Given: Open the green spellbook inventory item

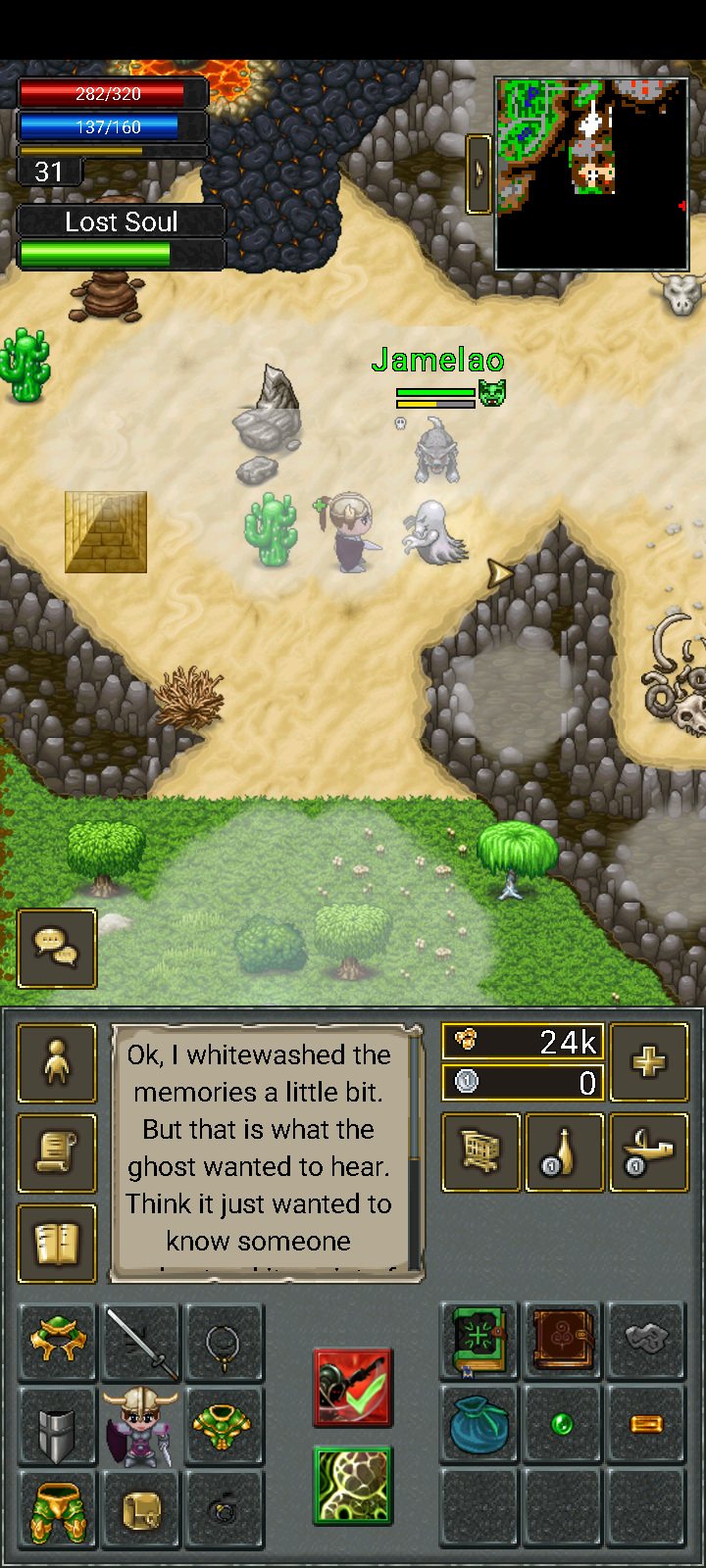Looking at the screenshot, I should point(479,1341).
